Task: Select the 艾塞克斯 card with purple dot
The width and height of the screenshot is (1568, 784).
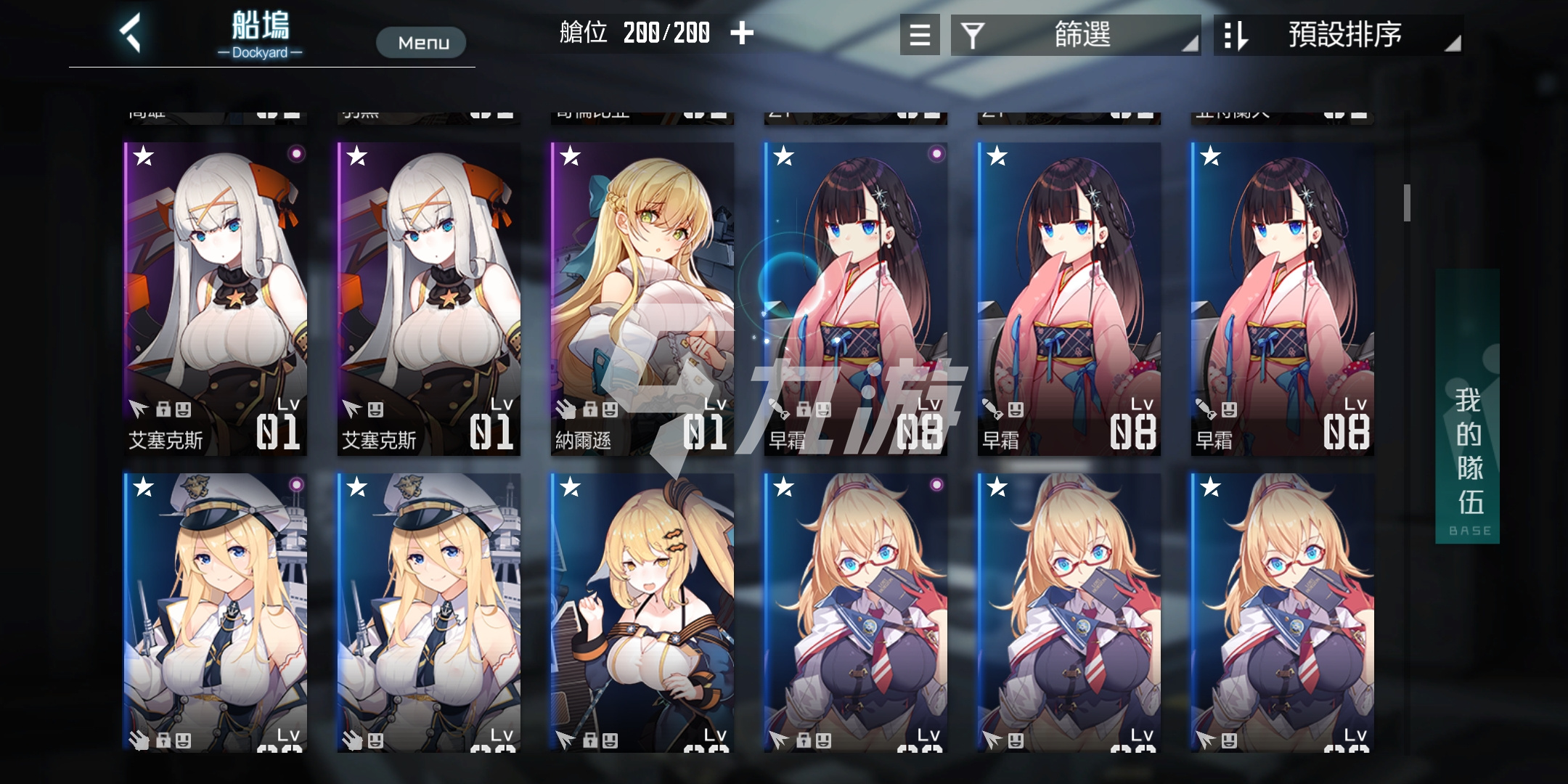Action: (x=216, y=299)
